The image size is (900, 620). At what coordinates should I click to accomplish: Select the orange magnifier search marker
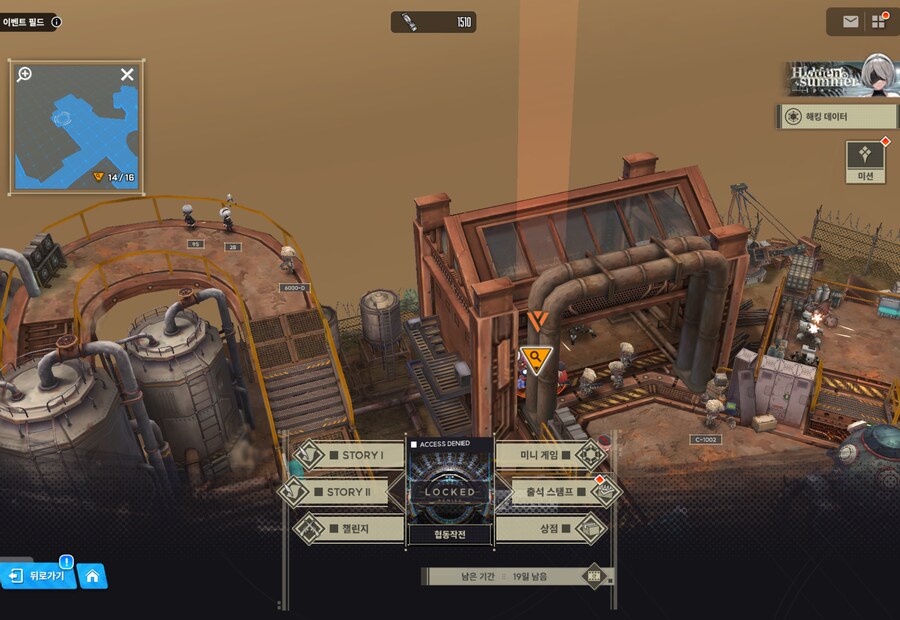(x=537, y=358)
